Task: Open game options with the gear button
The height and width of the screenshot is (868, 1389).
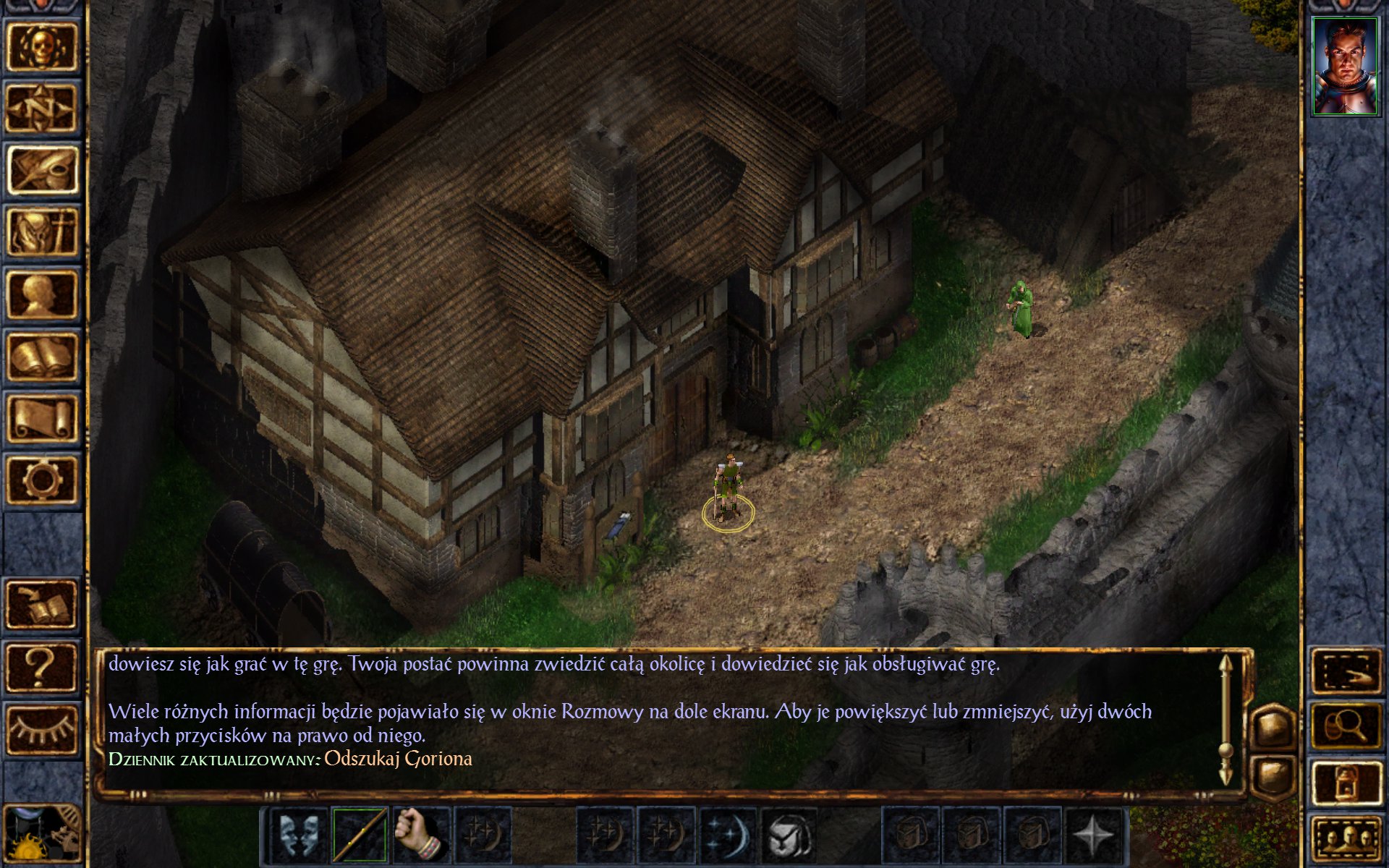Action: pos(42,480)
